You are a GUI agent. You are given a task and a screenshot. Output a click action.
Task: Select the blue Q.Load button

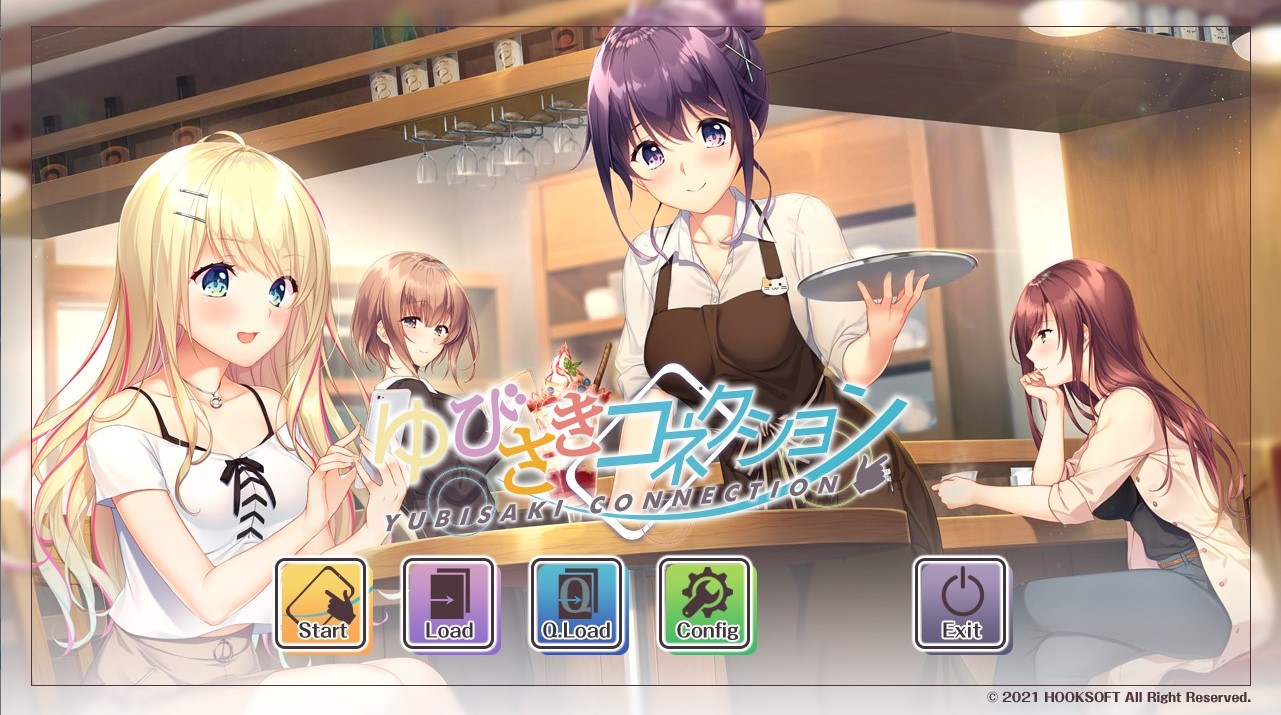click(577, 604)
